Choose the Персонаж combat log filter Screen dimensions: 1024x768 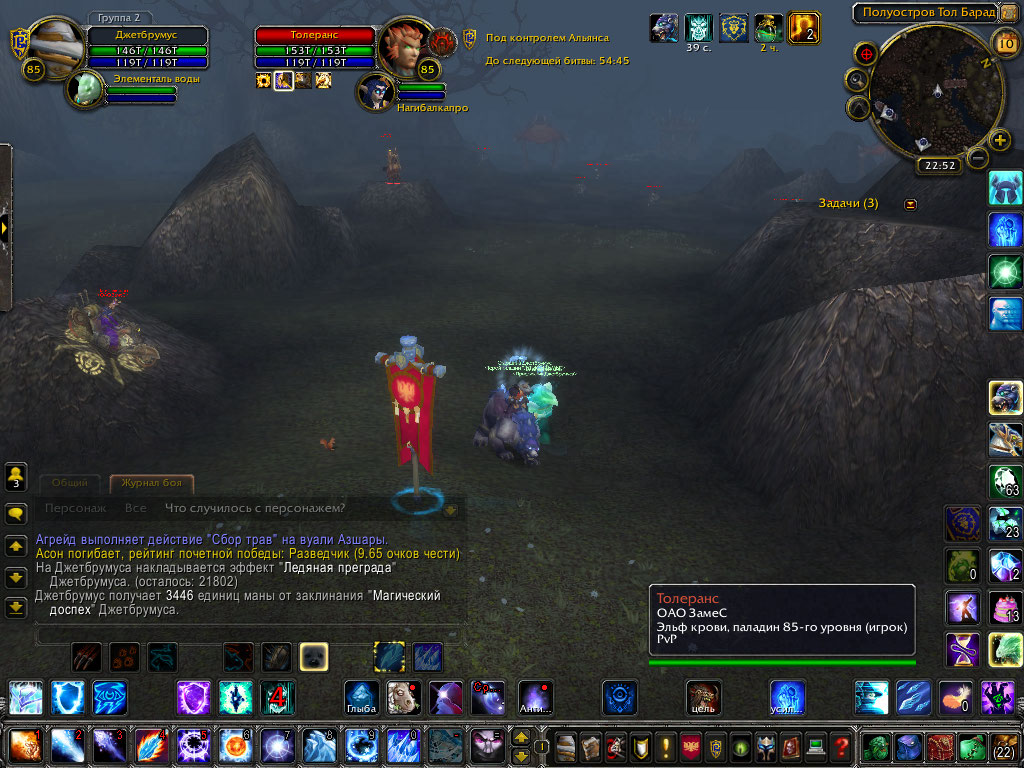[x=75, y=508]
